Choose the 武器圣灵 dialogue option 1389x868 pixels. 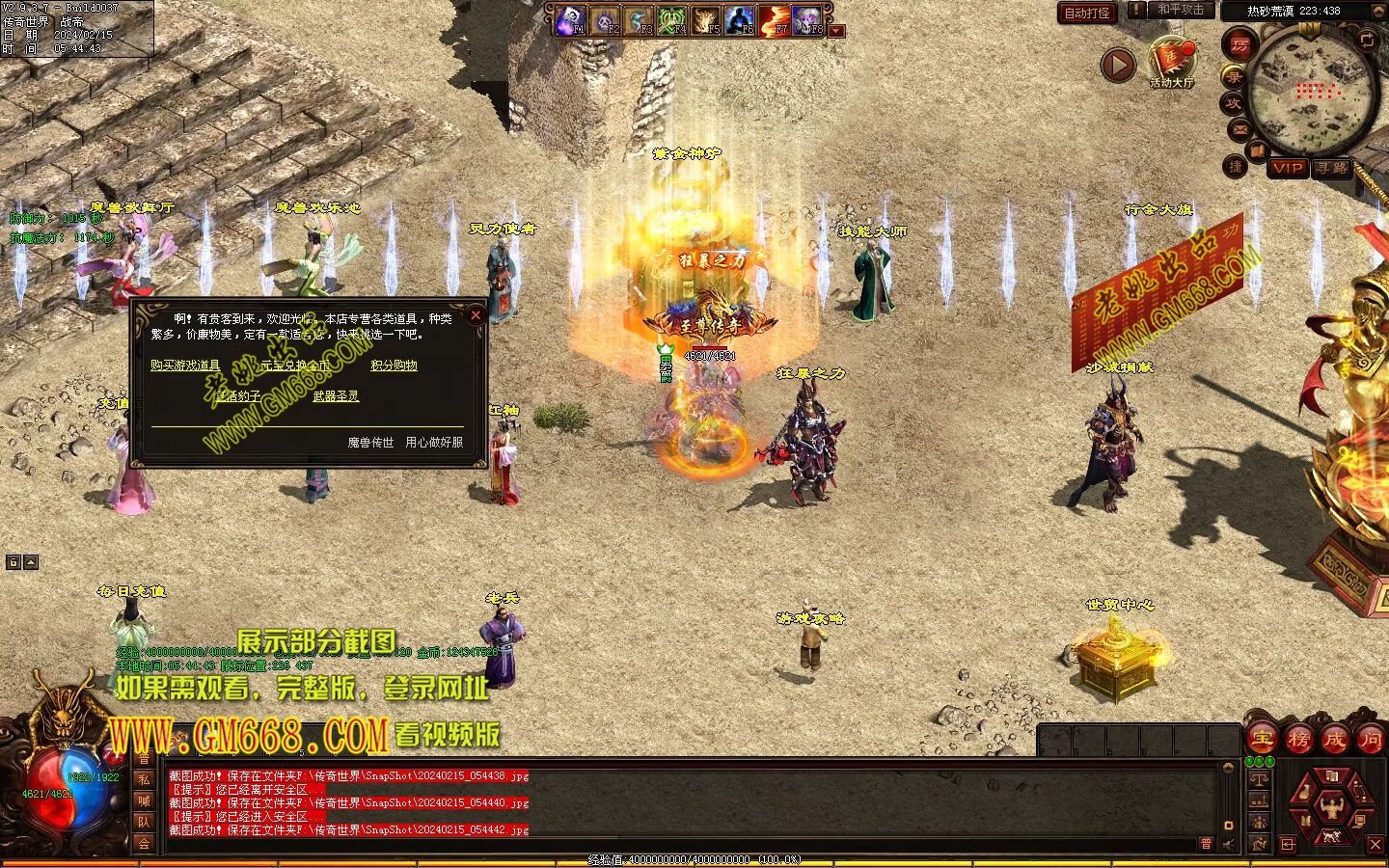[336, 396]
